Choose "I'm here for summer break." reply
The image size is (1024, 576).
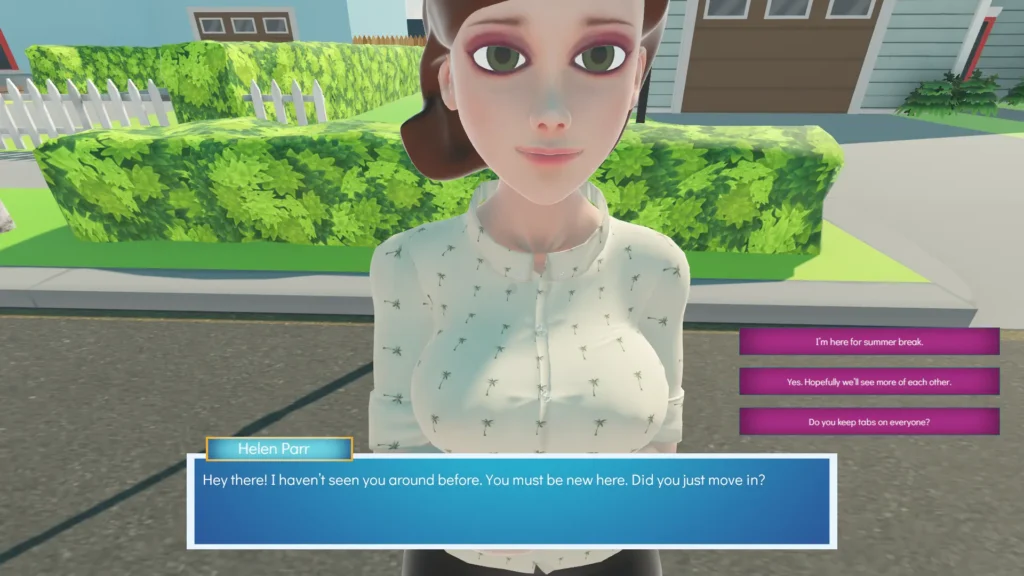pyautogui.click(x=869, y=342)
